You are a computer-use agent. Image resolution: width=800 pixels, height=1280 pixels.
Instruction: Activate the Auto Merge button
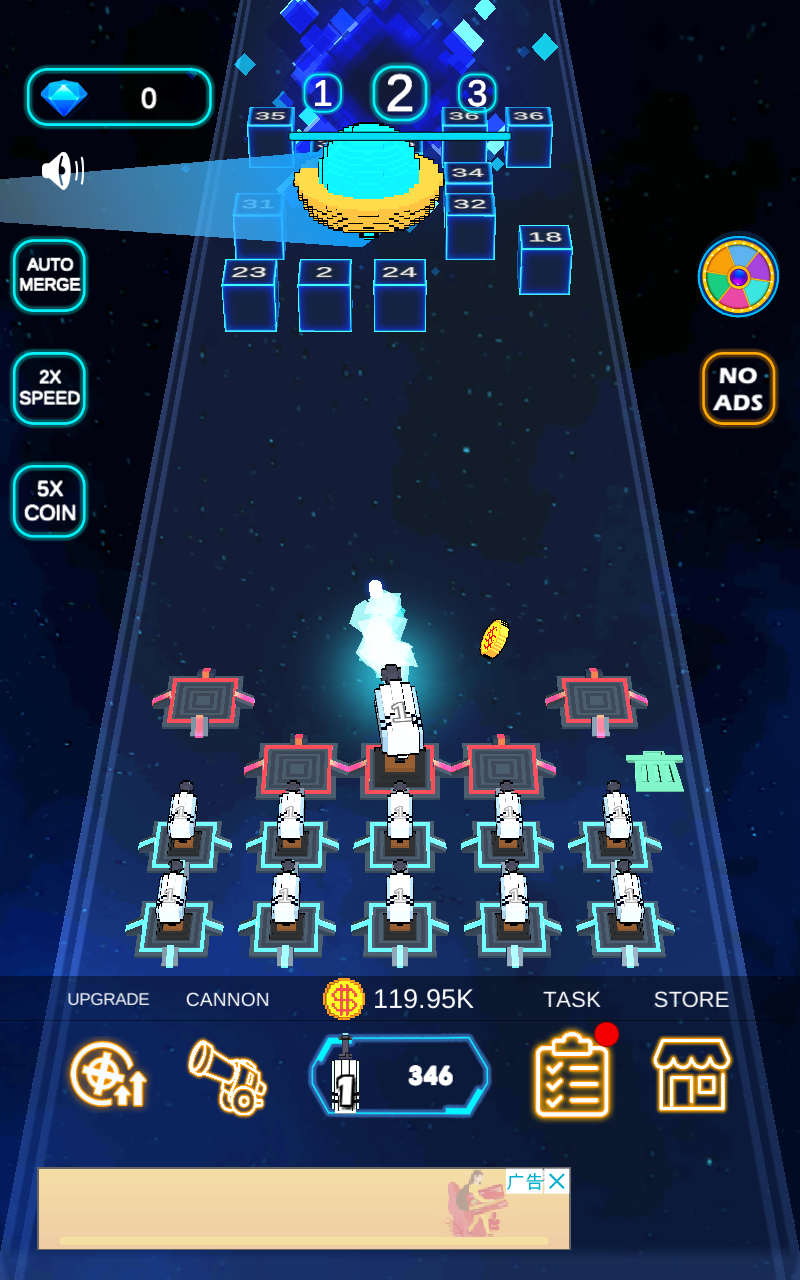(49, 275)
